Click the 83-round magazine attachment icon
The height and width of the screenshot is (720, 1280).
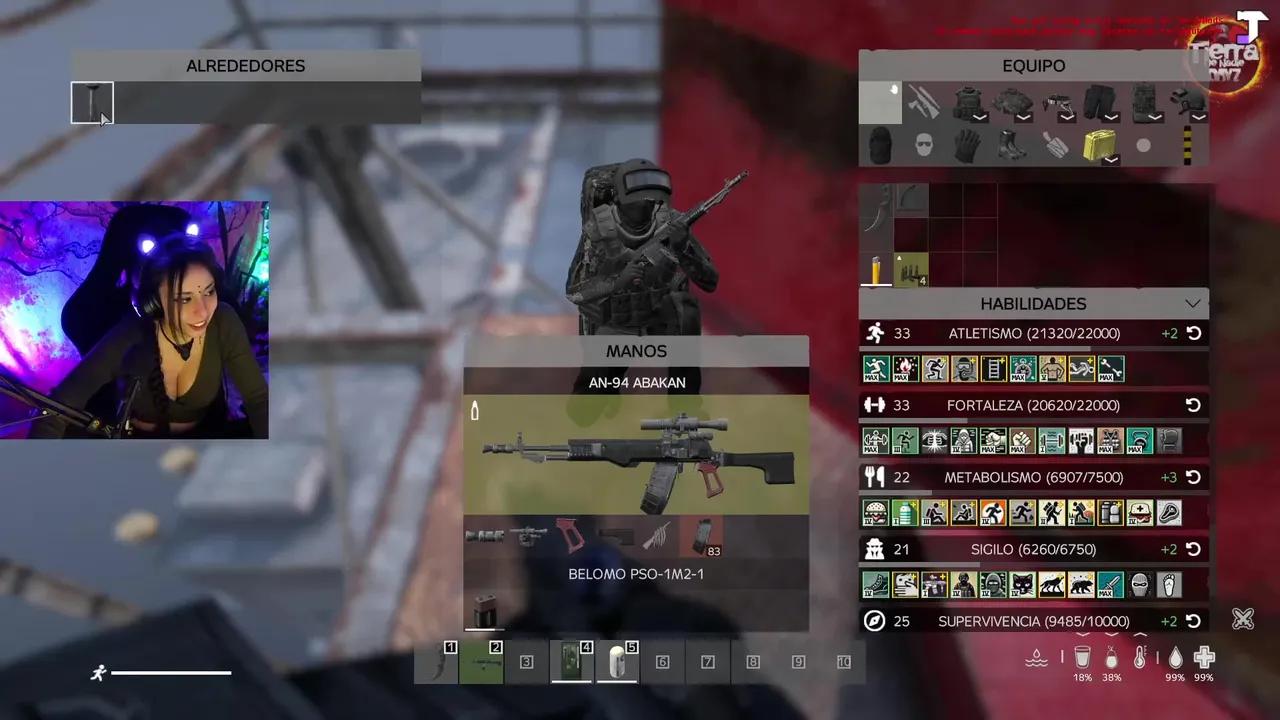click(705, 535)
